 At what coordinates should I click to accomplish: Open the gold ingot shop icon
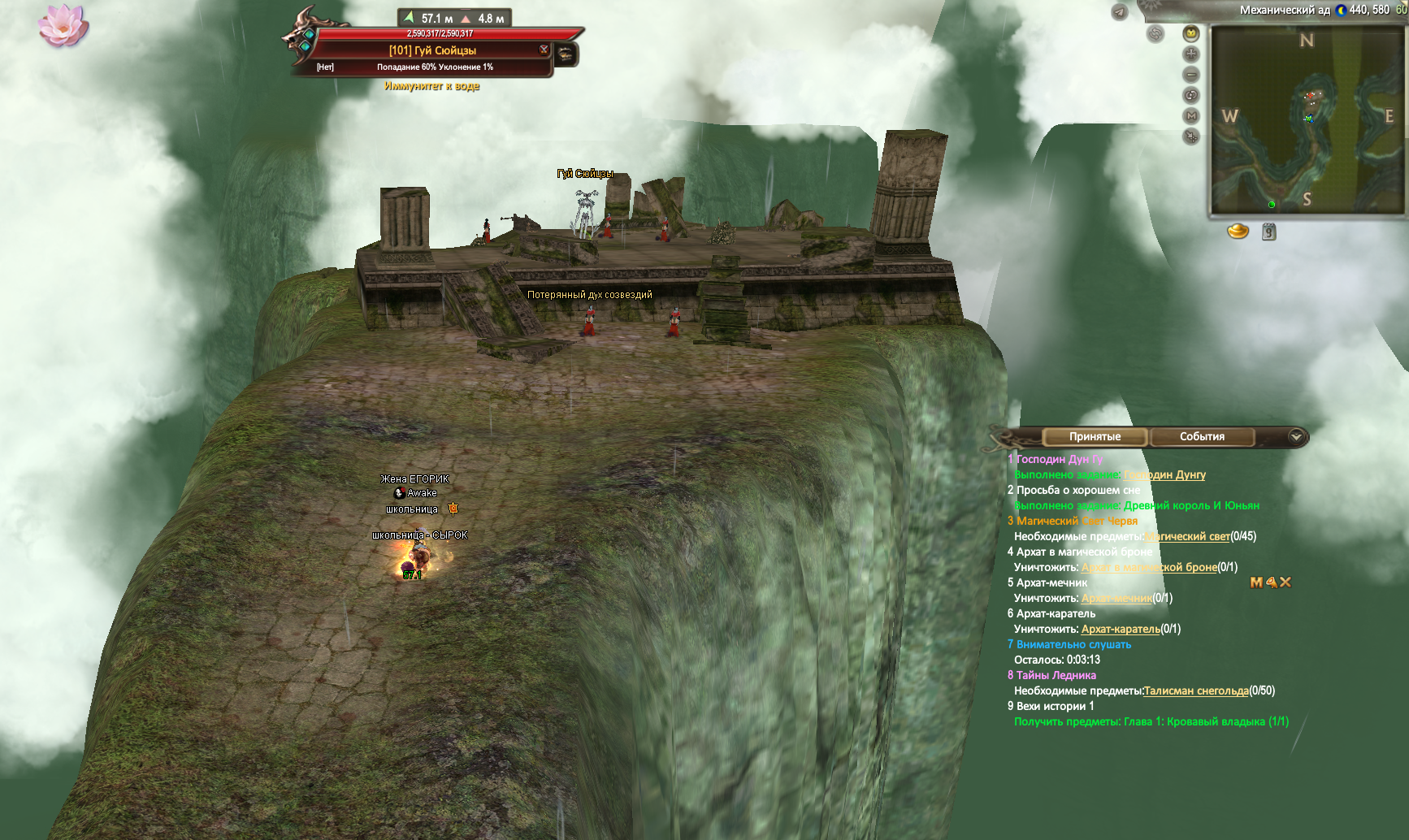tap(1238, 232)
